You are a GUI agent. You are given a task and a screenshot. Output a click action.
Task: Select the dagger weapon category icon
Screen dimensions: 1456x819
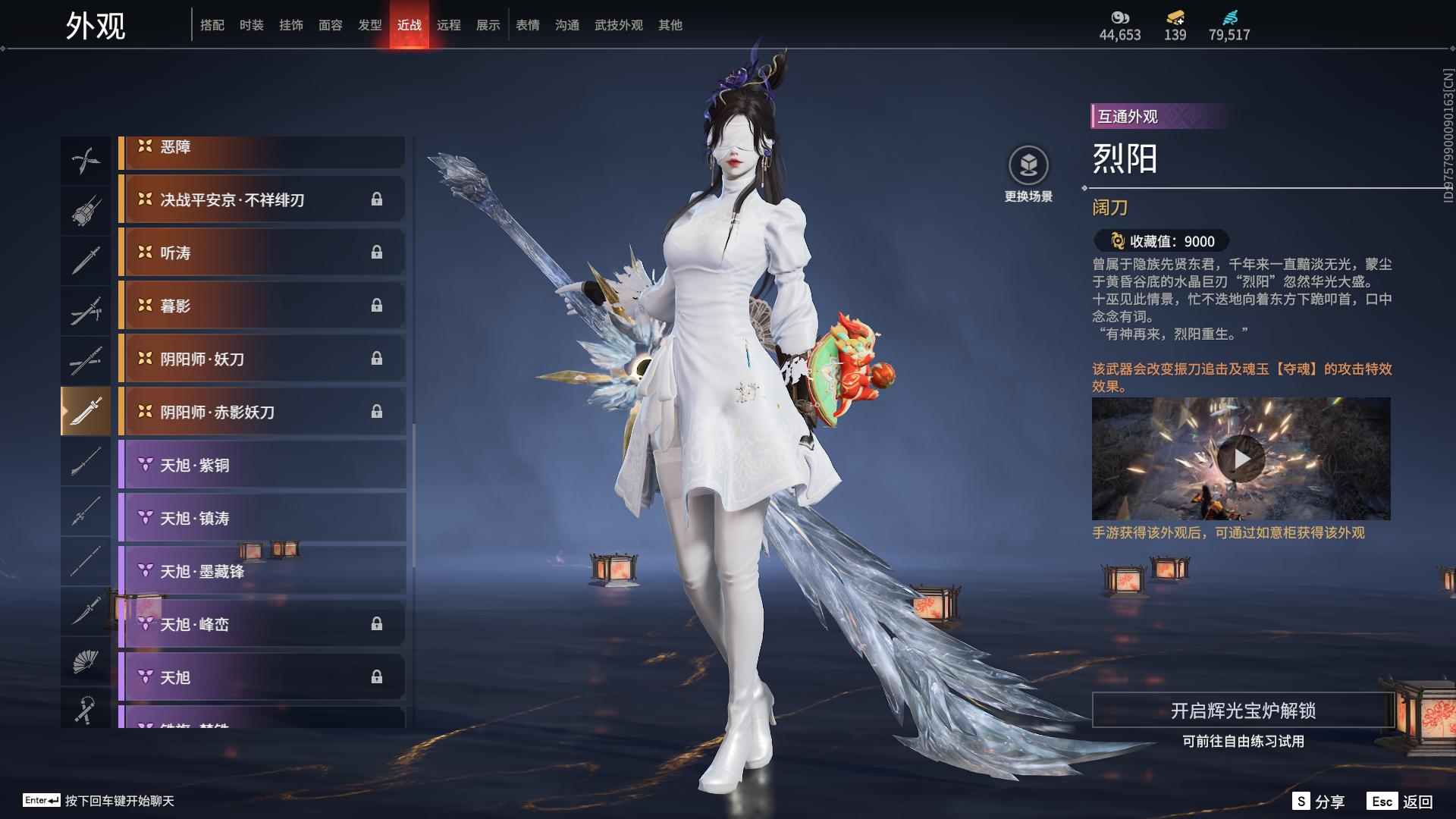[x=86, y=611]
